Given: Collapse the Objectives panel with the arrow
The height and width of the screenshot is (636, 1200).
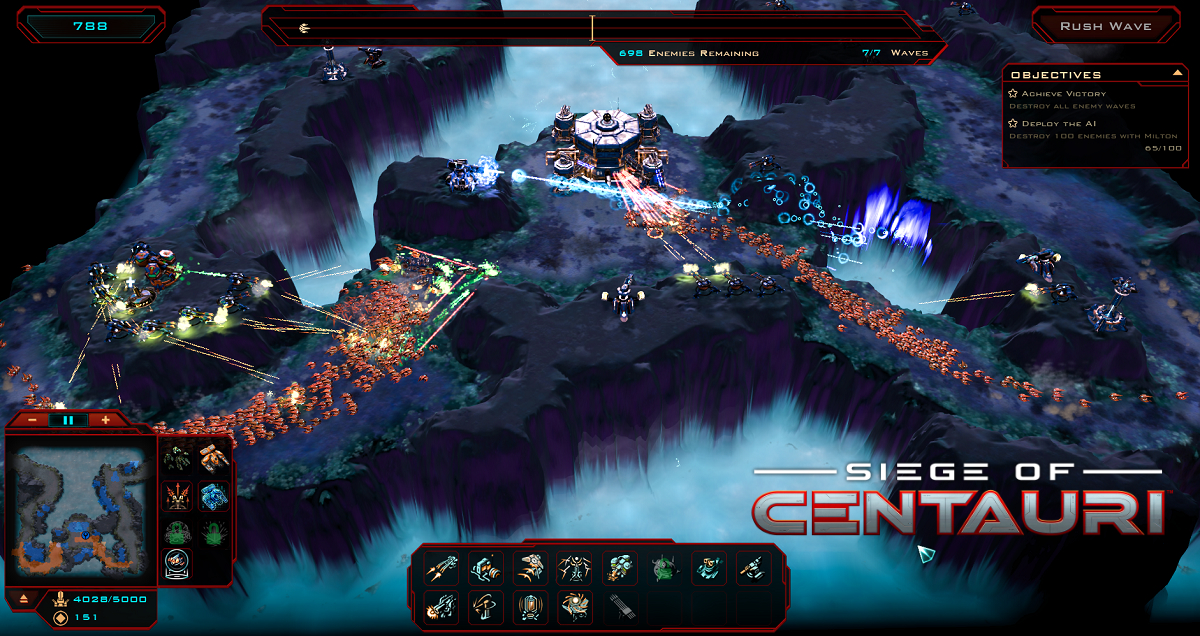Looking at the screenshot, I should tap(1177, 74).
